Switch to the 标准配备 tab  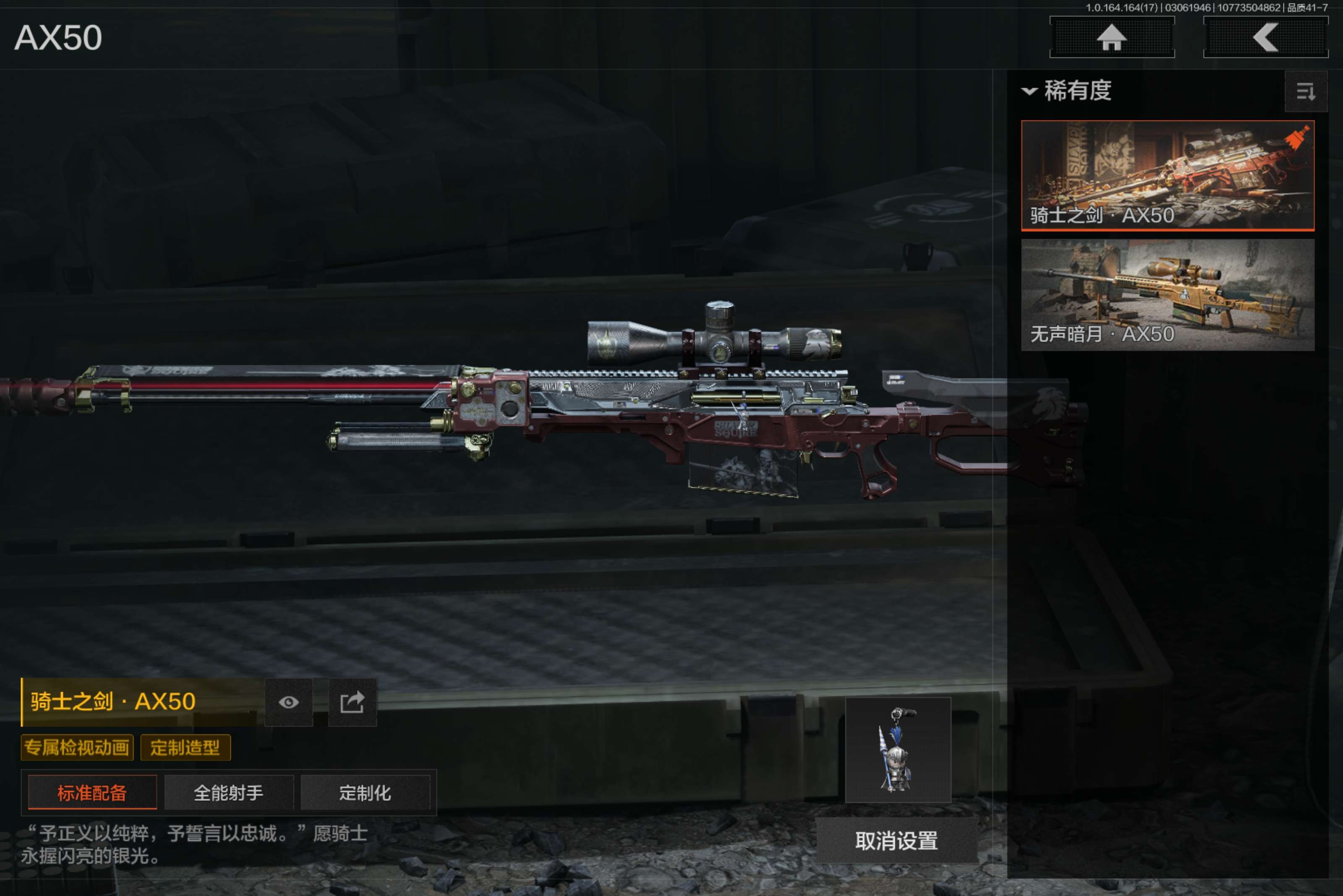point(92,792)
